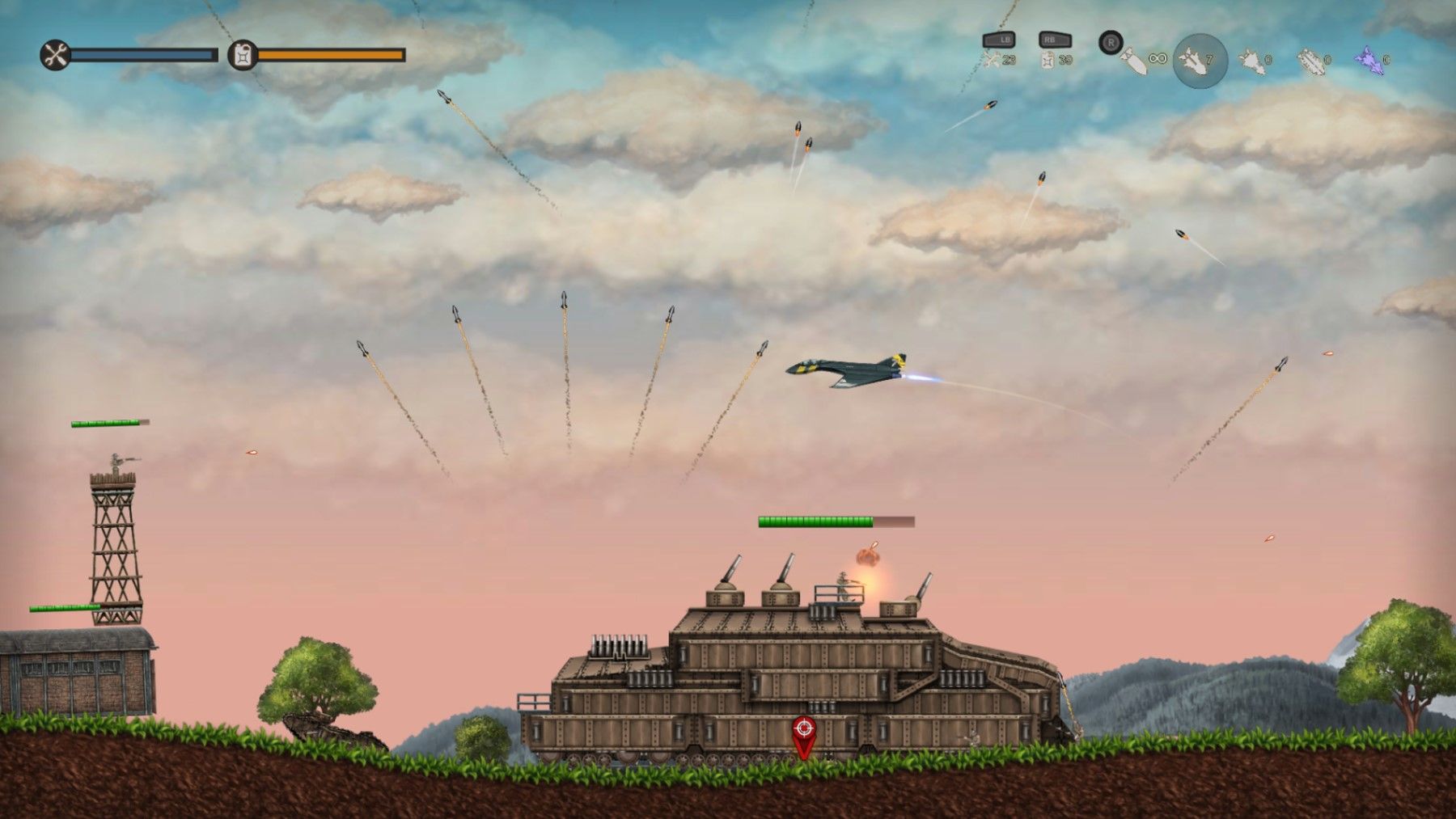
Task: Click the small missile weapon icon showing zero
Action: 1250,58
